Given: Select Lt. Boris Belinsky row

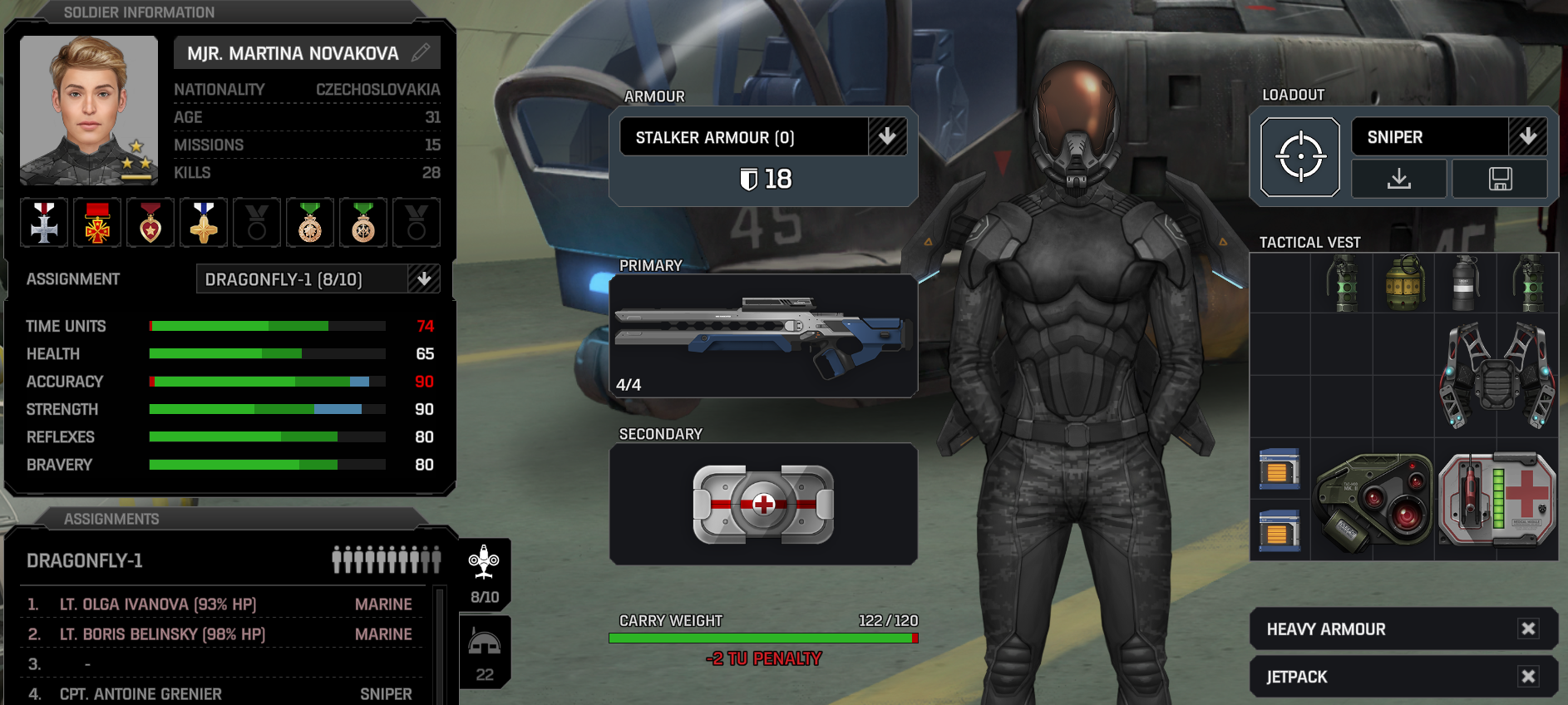Looking at the screenshot, I should click(162, 634).
